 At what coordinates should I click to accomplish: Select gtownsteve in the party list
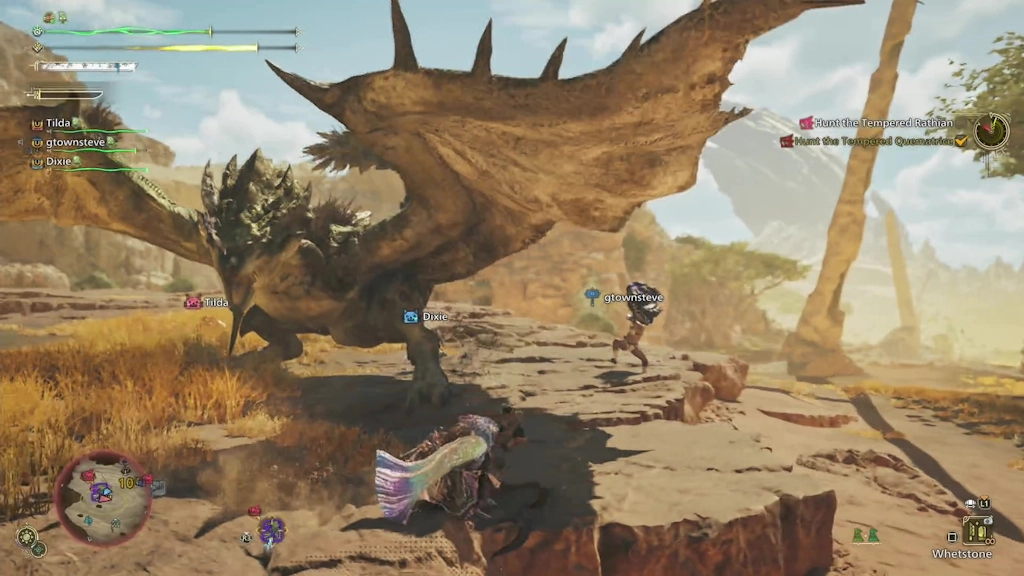tap(76, 142)
